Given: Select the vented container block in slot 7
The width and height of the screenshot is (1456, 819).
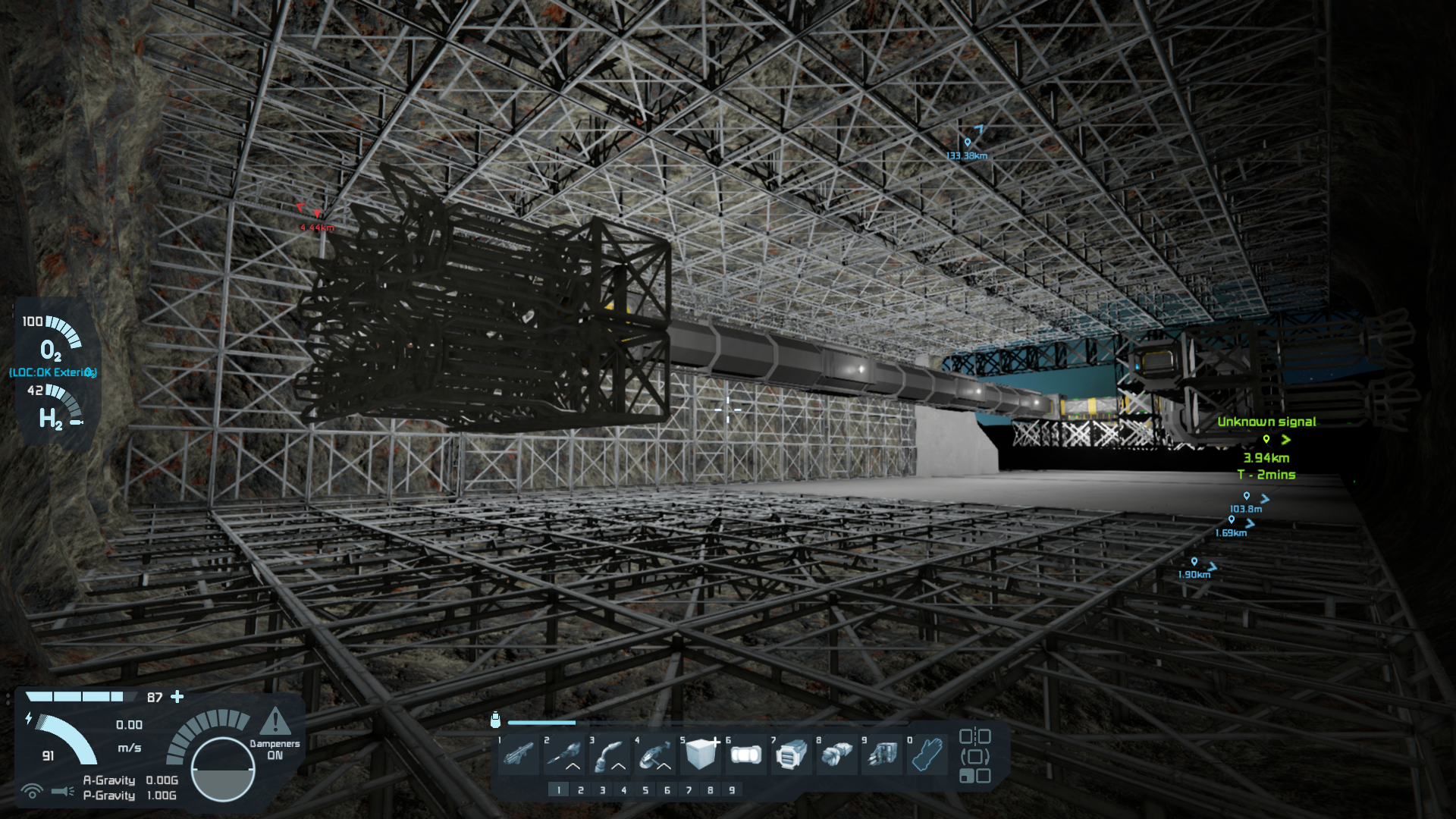Looking at the screenshot, I should tap(792, 755).
